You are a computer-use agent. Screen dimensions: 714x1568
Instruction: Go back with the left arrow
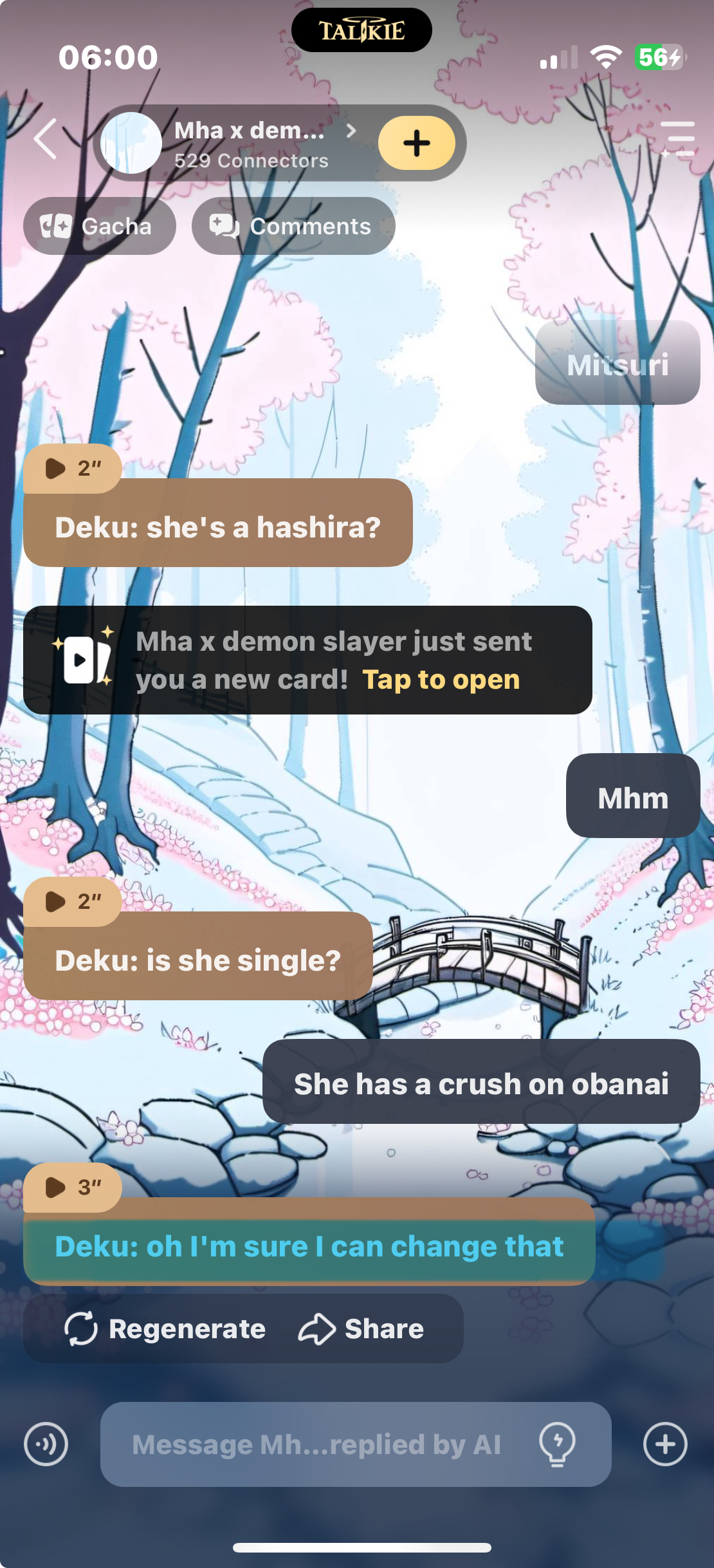(x=45, y=139)
